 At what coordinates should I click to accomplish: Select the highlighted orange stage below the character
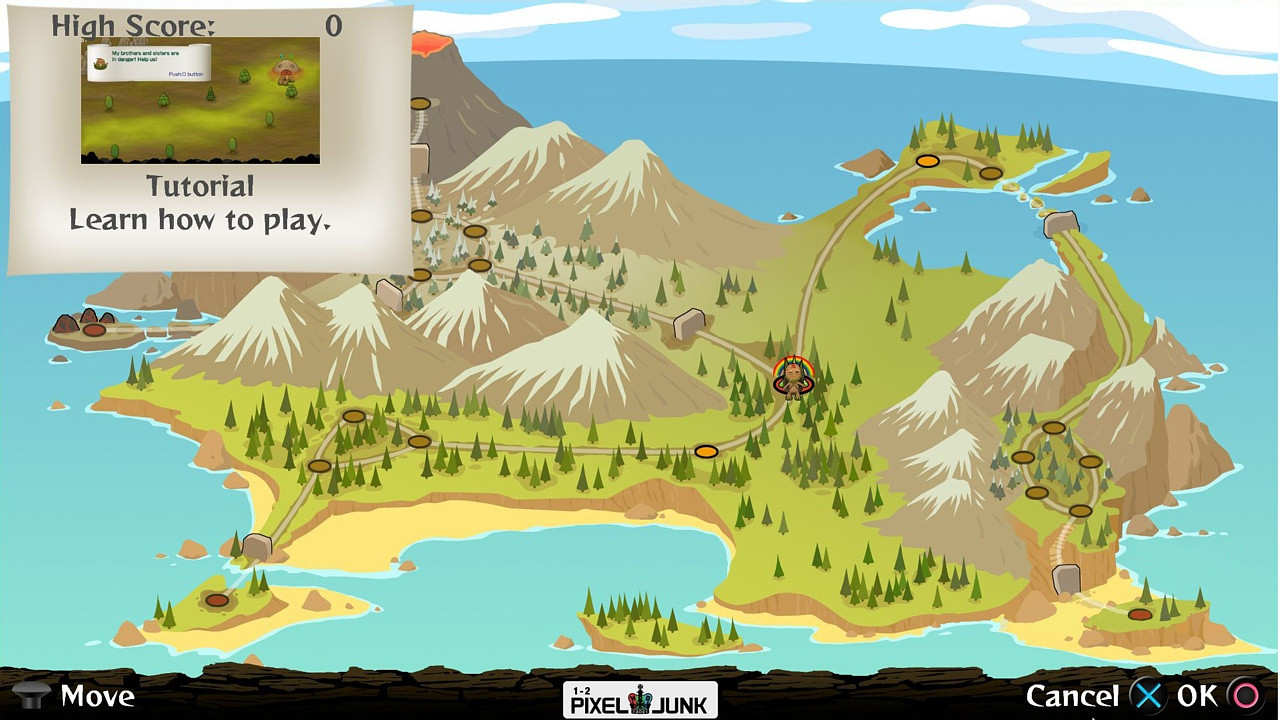coord(707,451)
